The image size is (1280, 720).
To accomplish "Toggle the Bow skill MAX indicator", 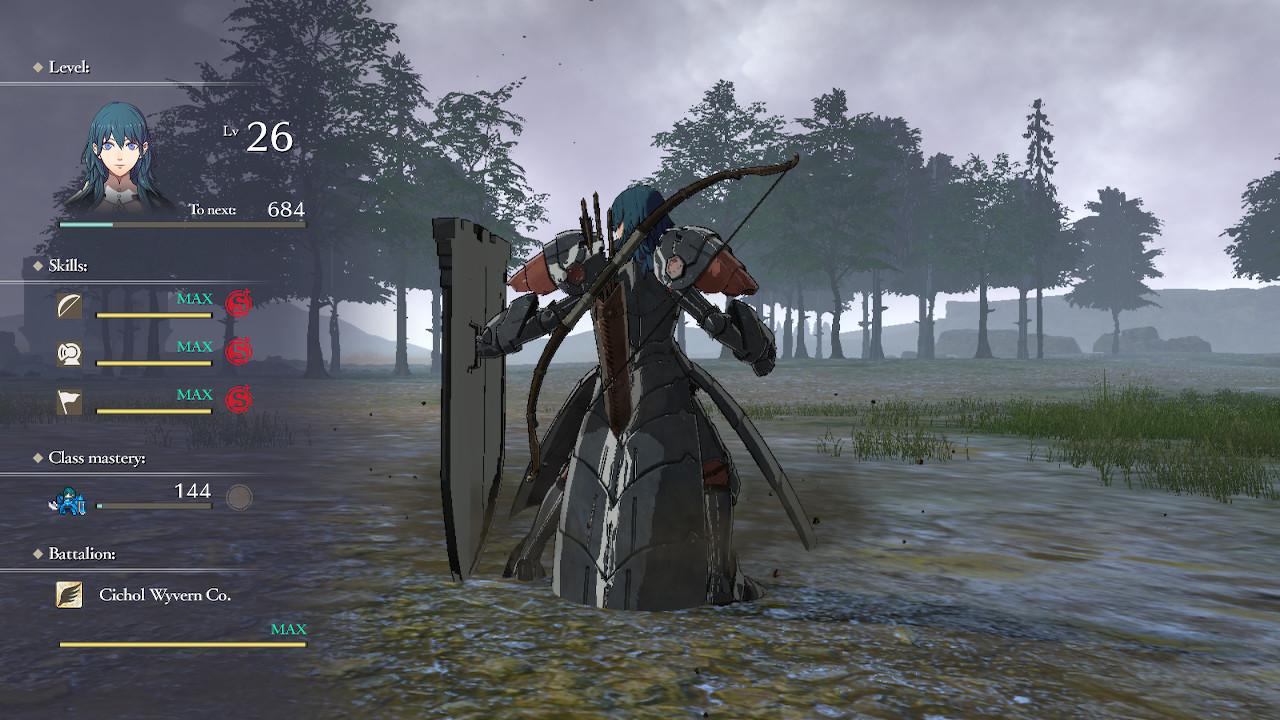I will 196,297.
